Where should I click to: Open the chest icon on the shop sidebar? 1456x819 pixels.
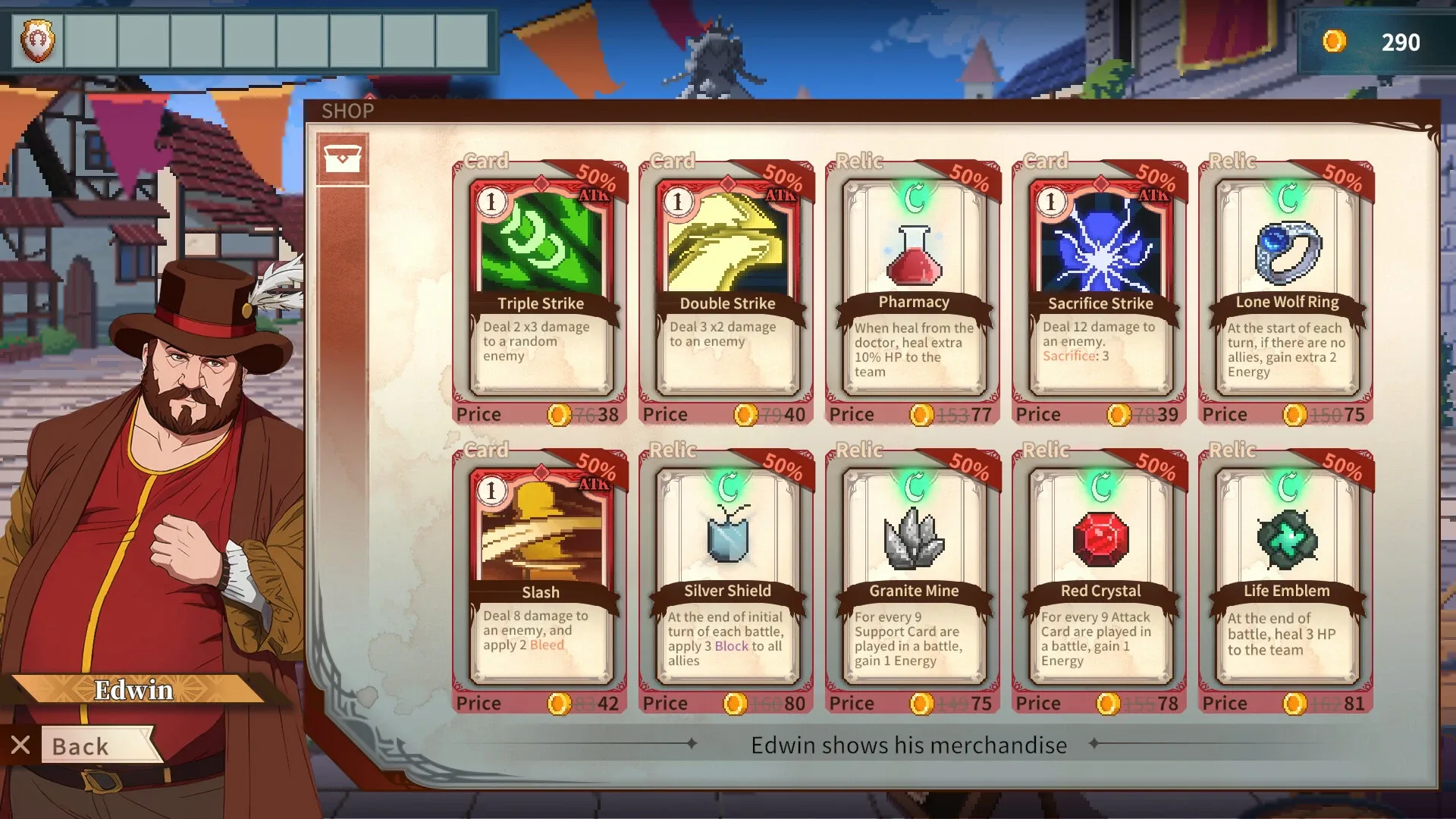click(344, 159)
